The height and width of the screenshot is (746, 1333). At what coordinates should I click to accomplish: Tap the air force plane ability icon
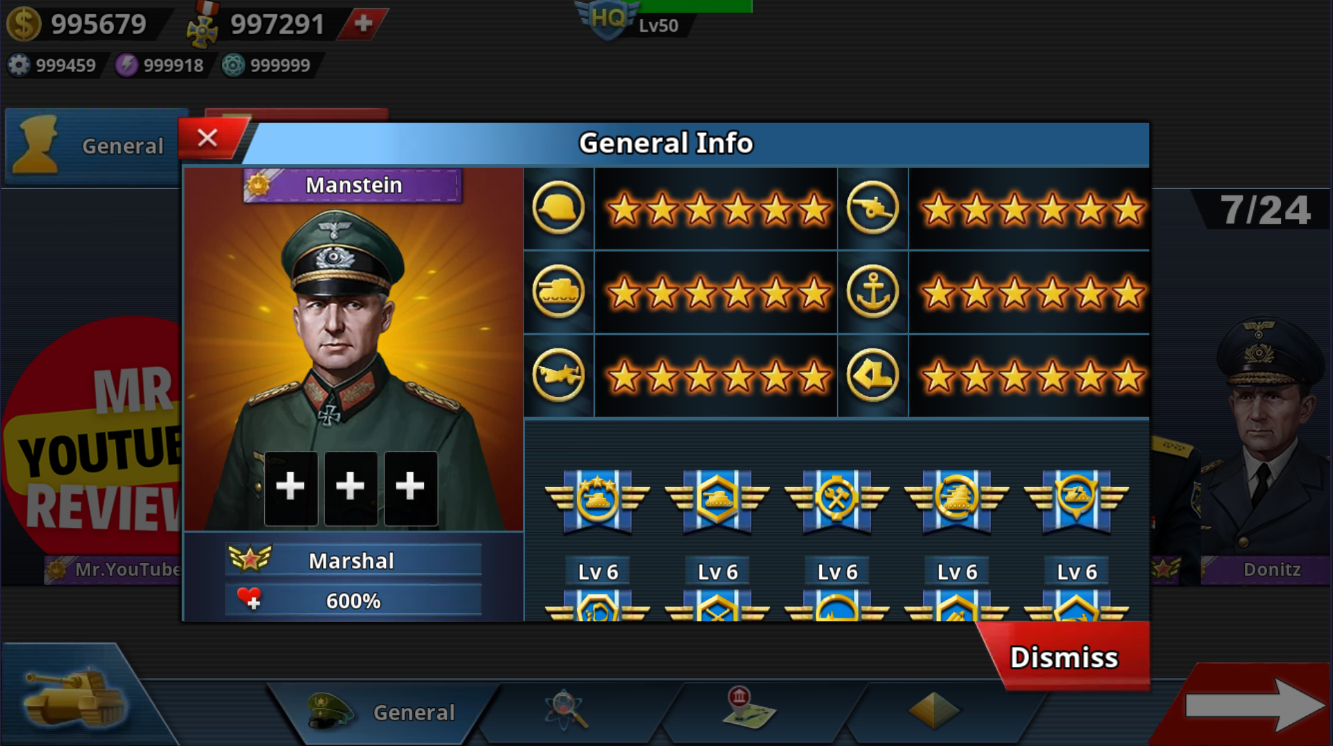click(x=558, y=376)
